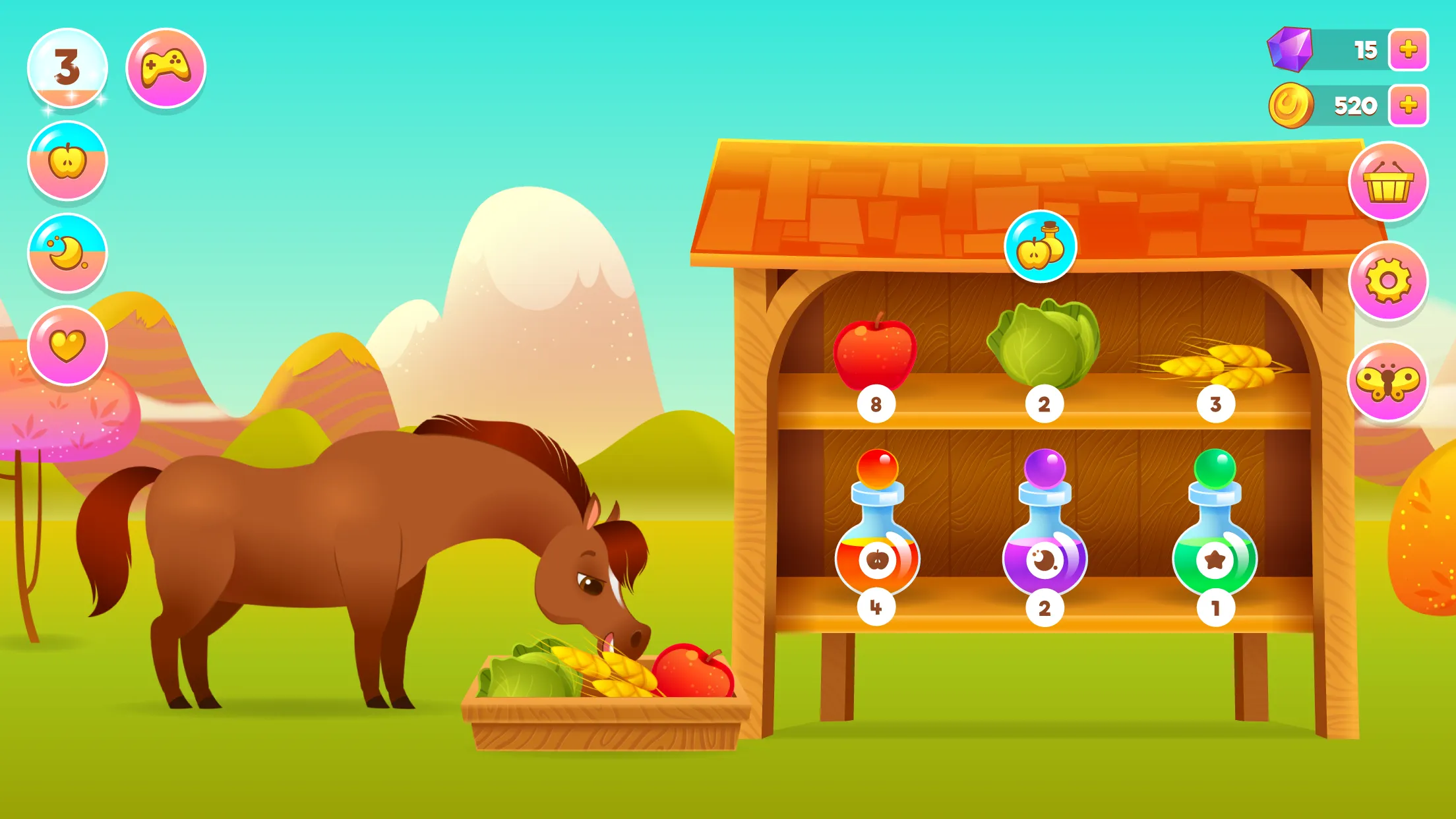Click the apple-and-potion shop sign
Viewport: 1456px width, 819px height.
tap(1040, 245)
